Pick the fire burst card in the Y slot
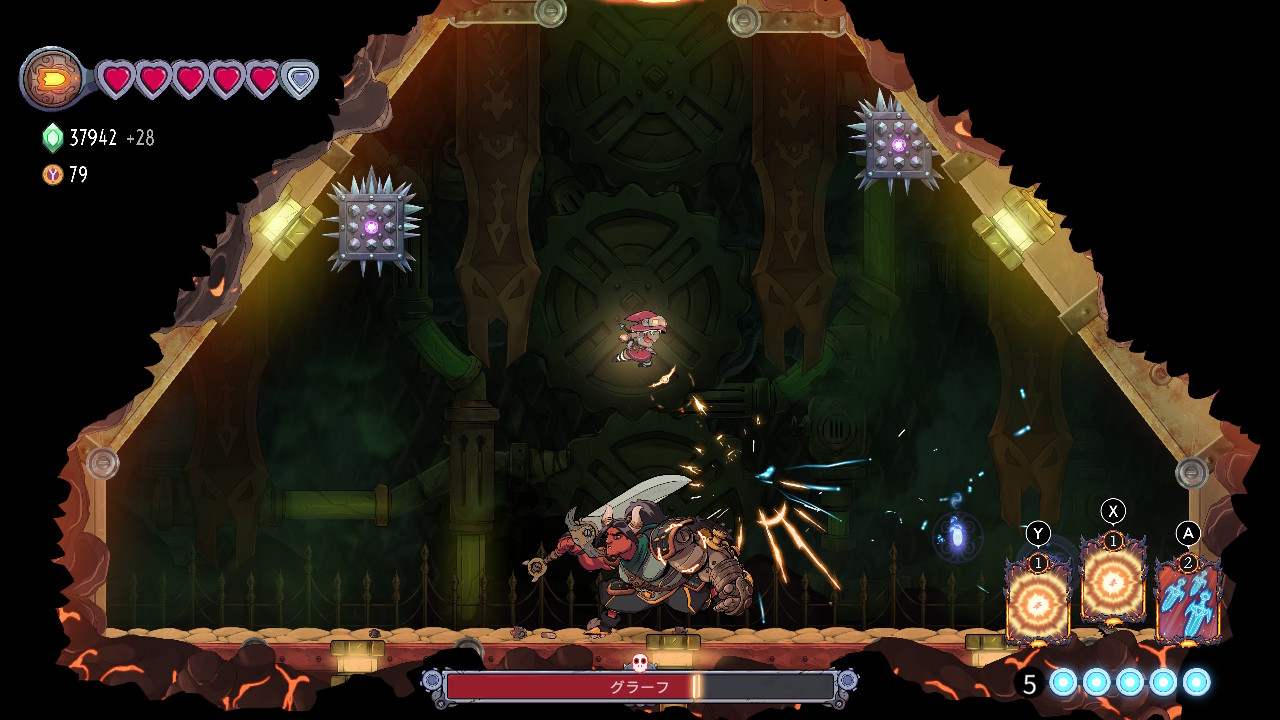 coord(1038,599)
